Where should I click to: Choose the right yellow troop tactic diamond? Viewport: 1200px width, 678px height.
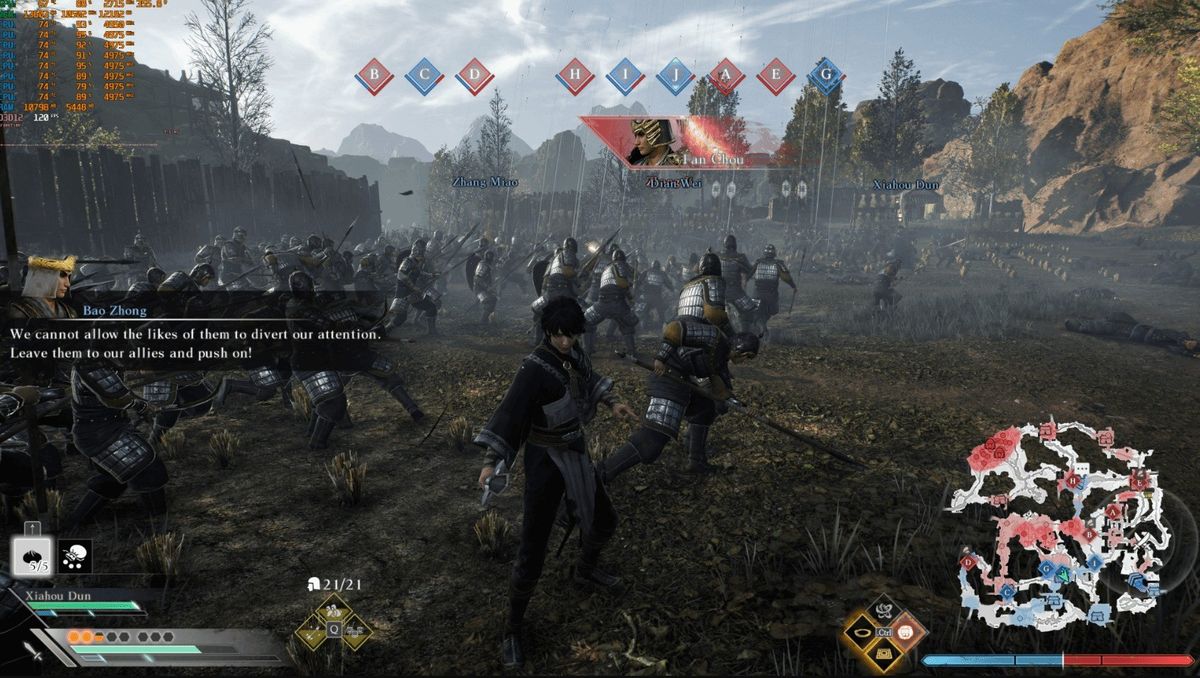pyautogui.click(x=353, y=631)
